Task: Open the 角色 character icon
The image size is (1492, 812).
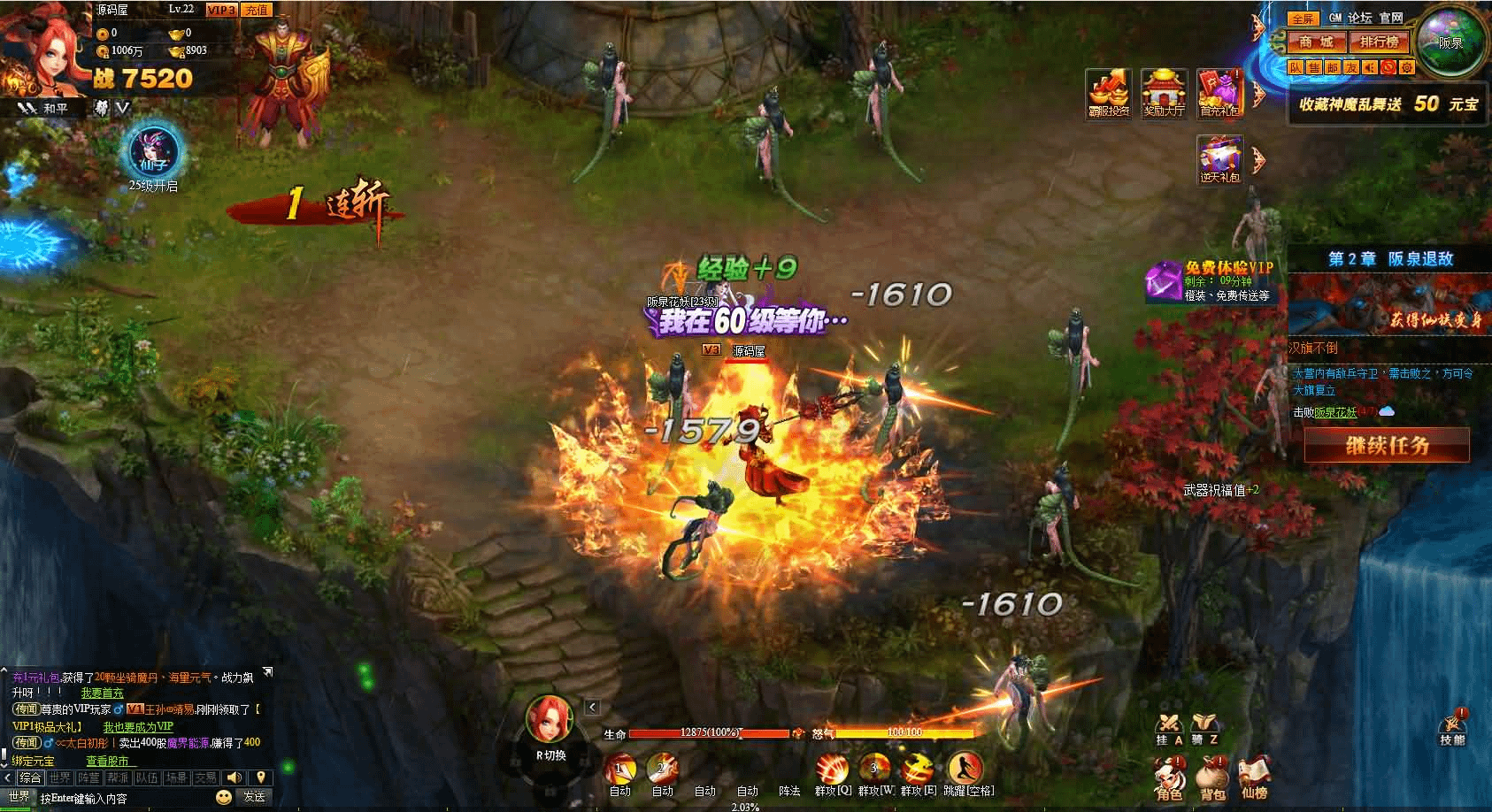Action: (x=1169, y=777)
